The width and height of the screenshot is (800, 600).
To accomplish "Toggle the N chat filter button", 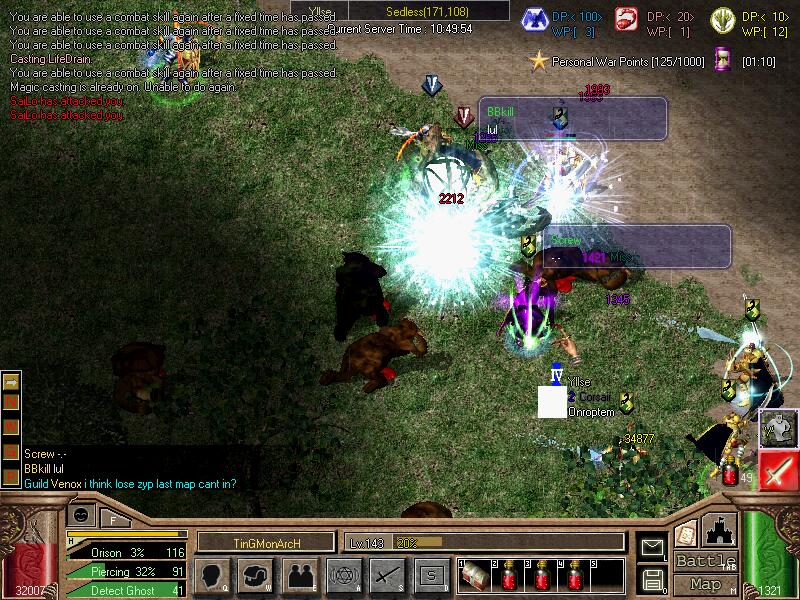I will point(12,402).
